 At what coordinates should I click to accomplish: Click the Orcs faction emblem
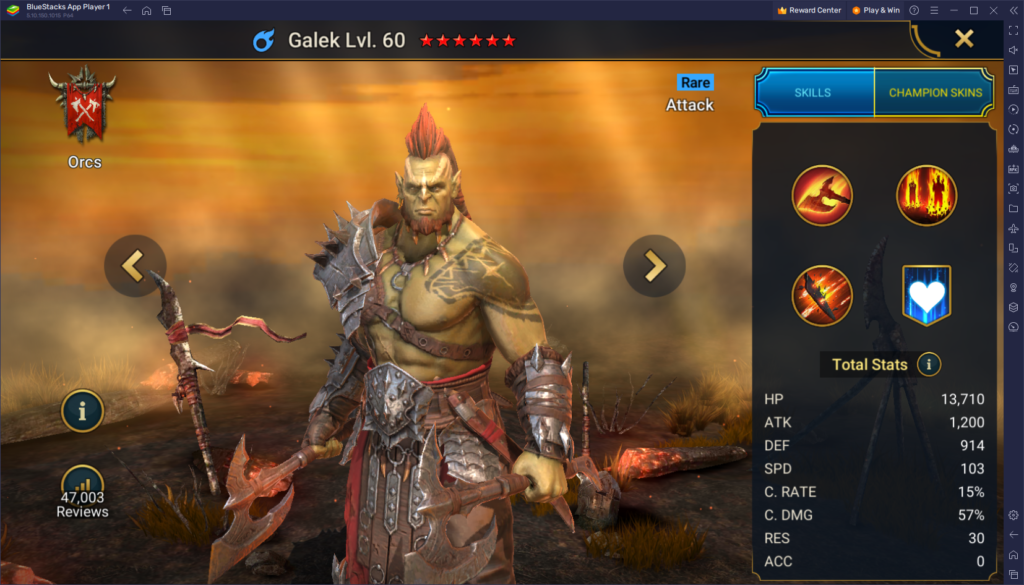click(x=85, y=108)
